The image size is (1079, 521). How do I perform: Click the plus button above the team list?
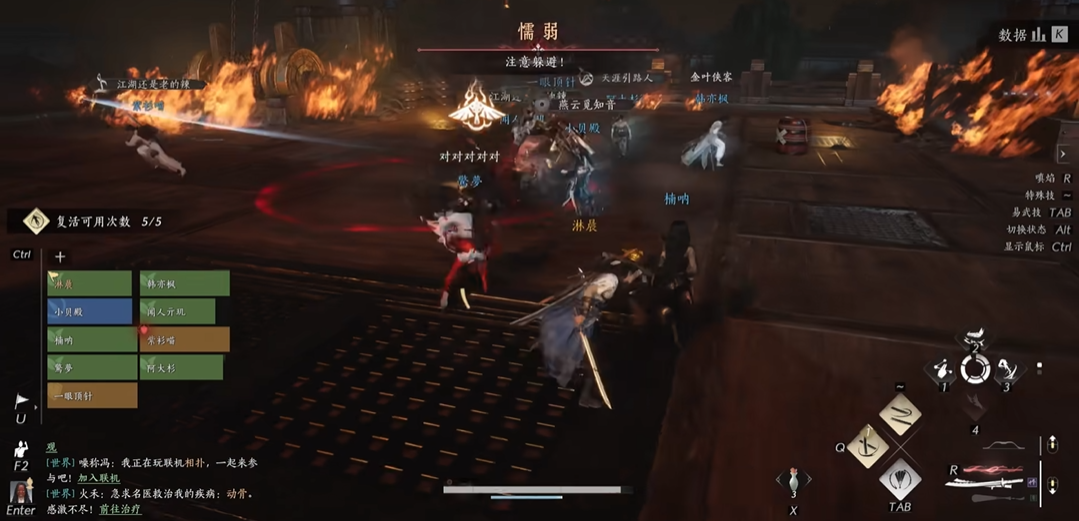point(60,257)
